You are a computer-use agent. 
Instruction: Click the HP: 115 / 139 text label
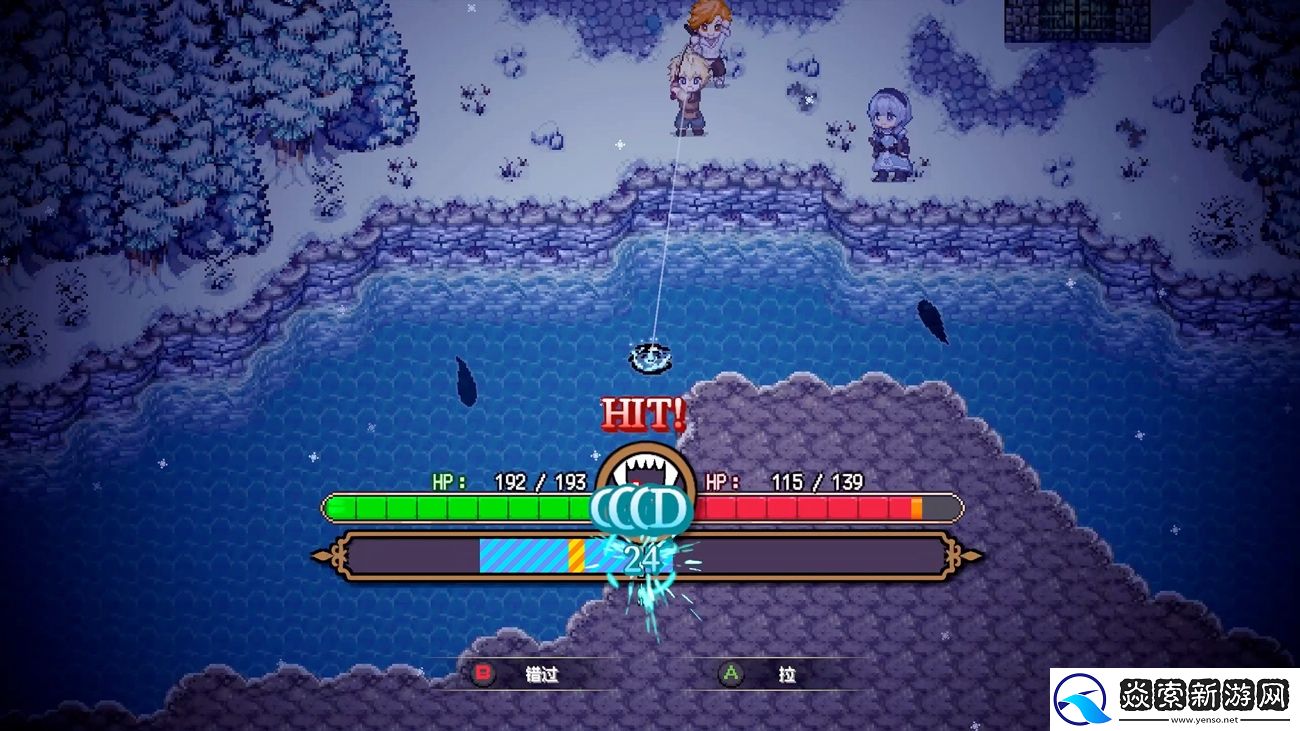tap(783, 481)
